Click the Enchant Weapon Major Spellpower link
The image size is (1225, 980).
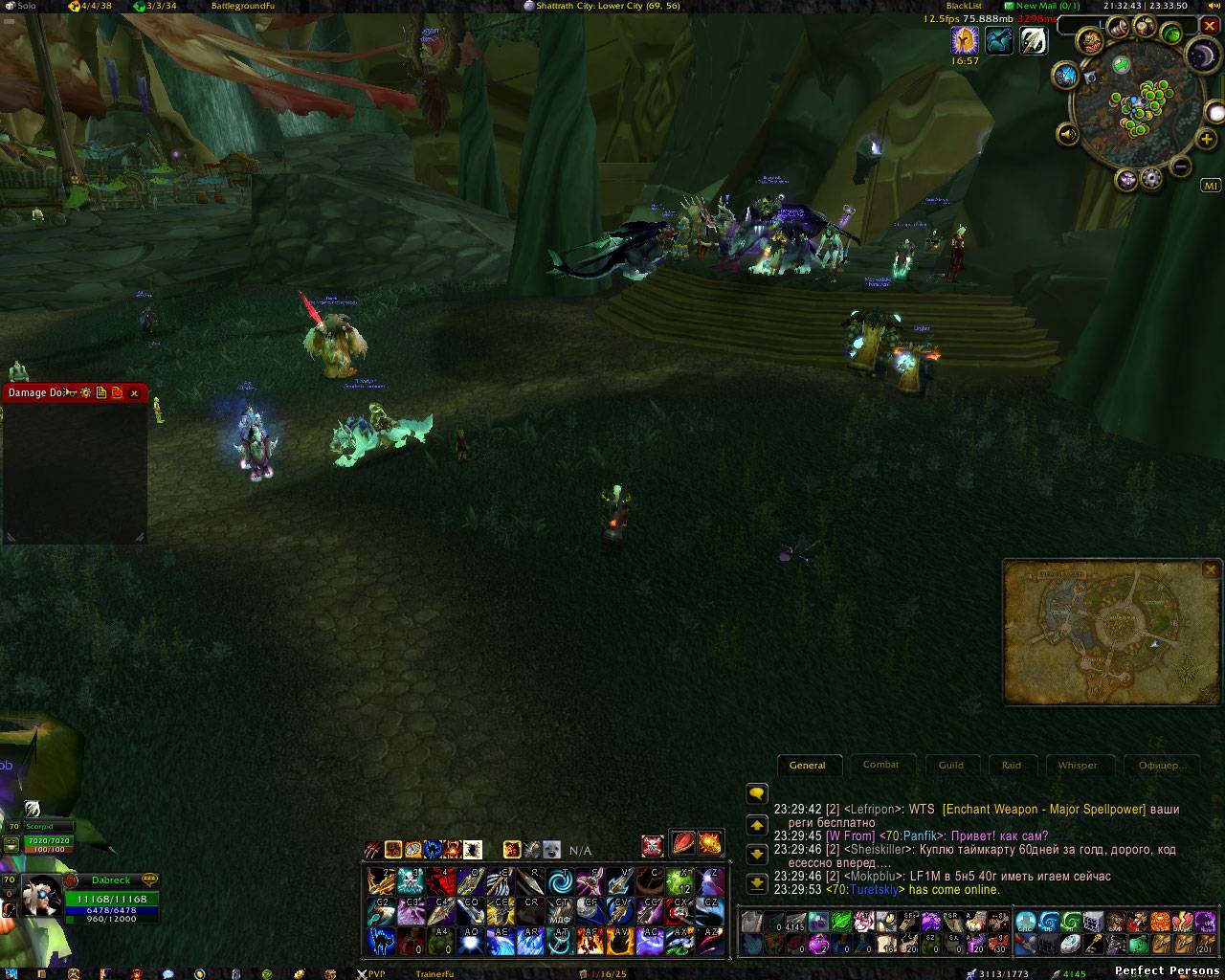1044,809
